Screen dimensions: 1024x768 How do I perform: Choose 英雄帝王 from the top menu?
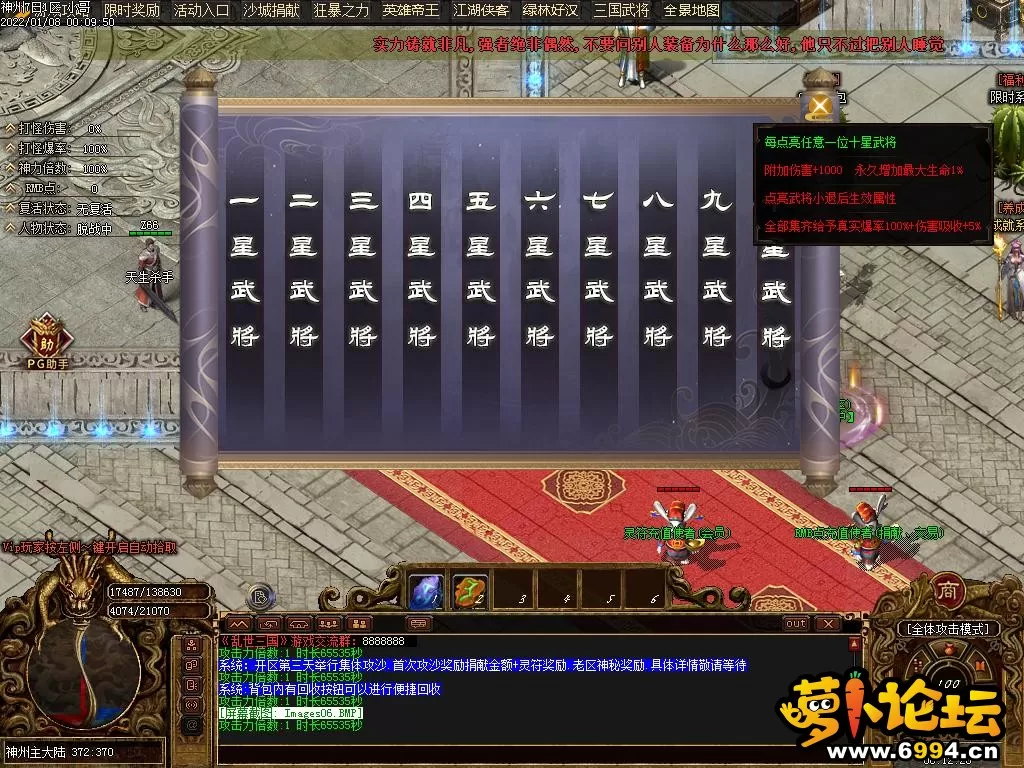coord(411,11)
